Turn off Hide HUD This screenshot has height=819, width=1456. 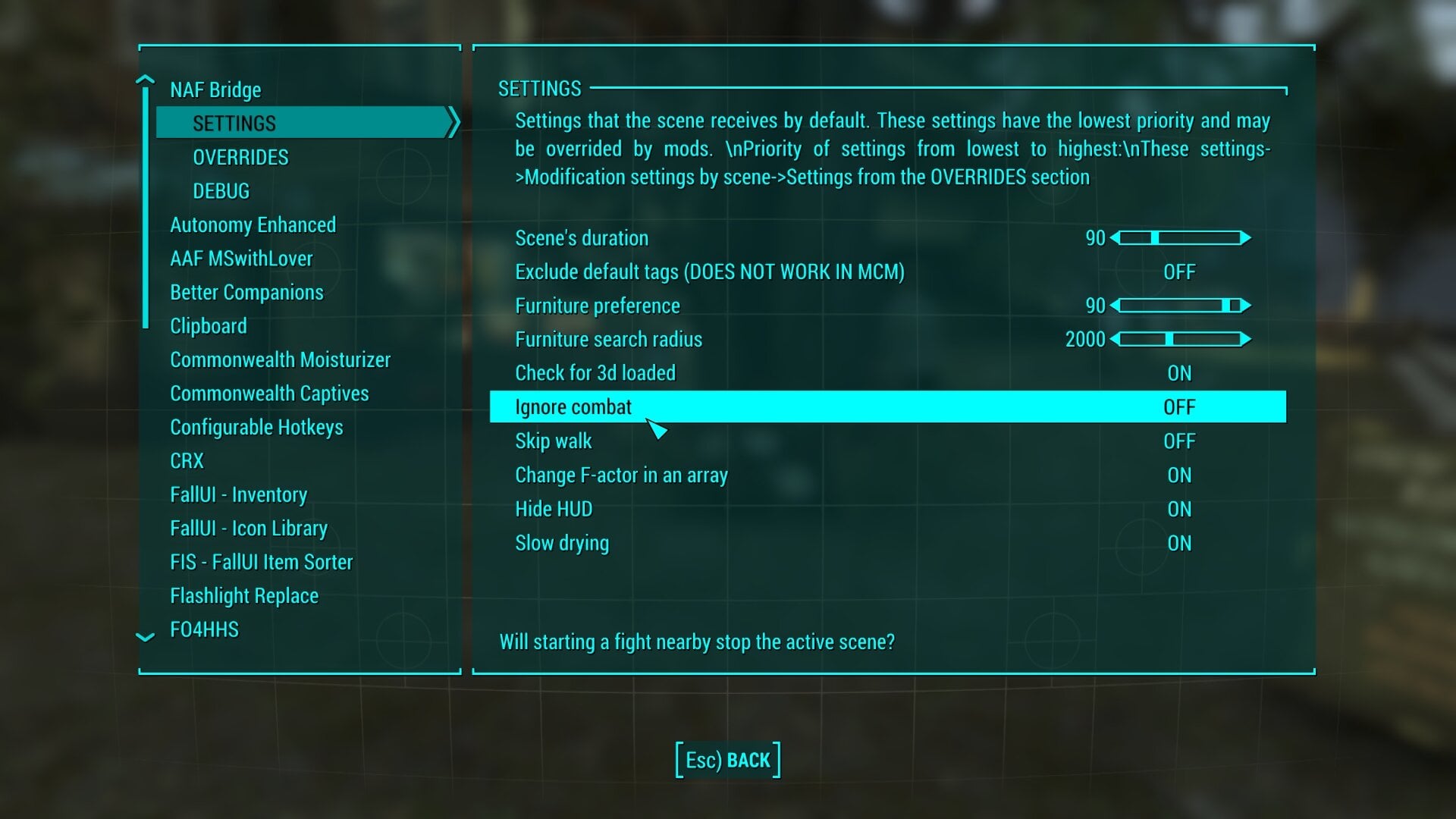point(1180,509)
